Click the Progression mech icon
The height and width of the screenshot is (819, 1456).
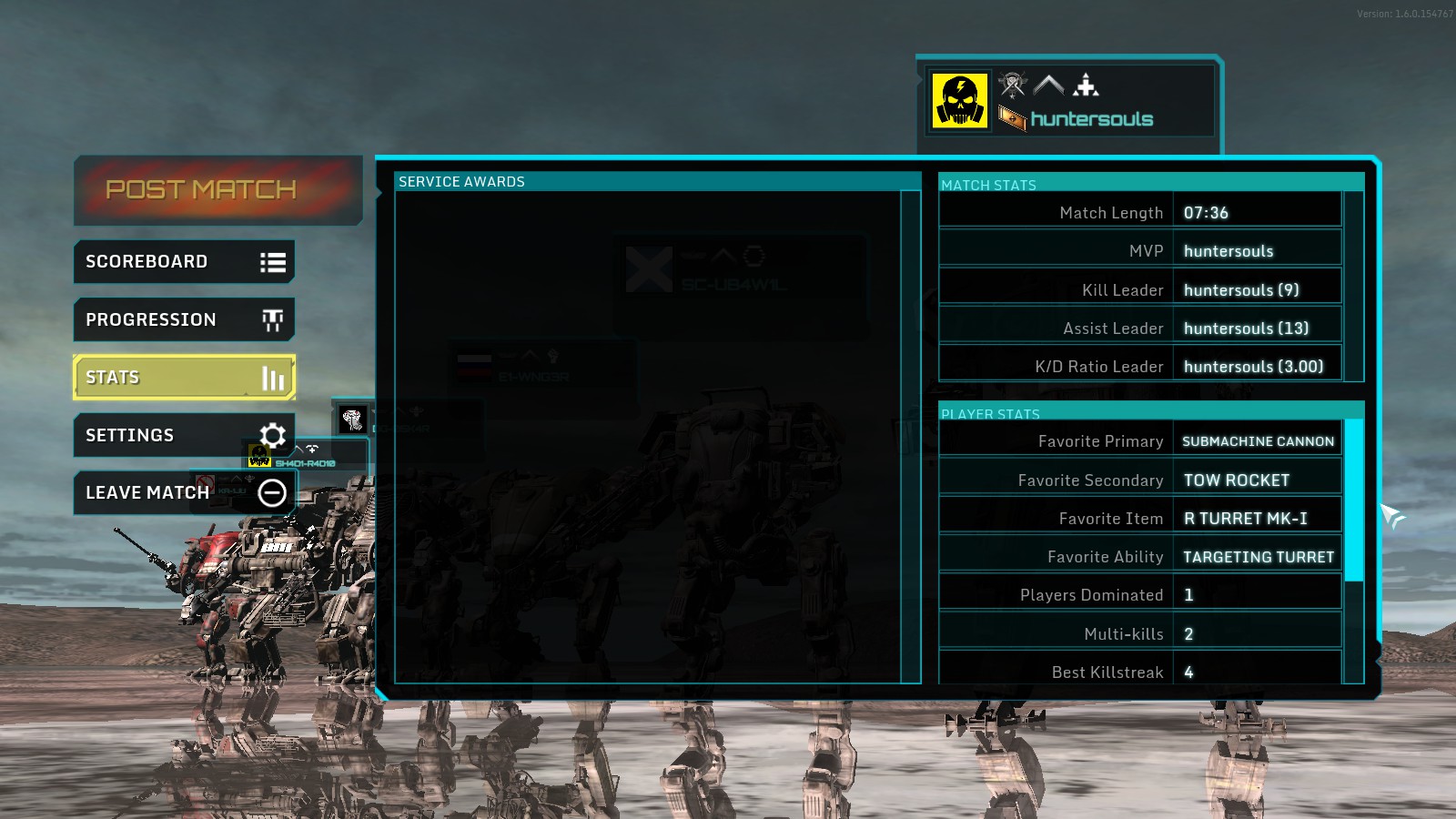pyautogui.click(x=272, y=319)
